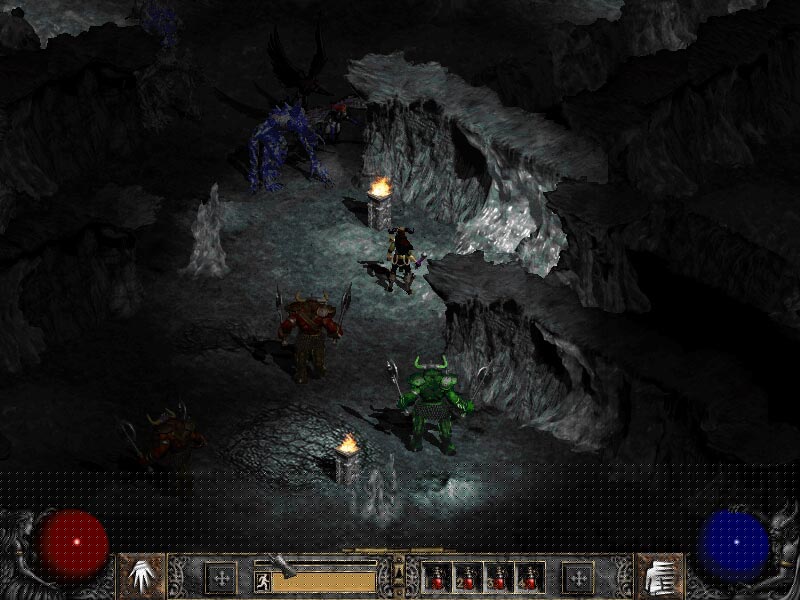Use the healing potion in belt slot 2
Image resolution: width=800 pixels, height=600 pixels.
click(467, 577)
